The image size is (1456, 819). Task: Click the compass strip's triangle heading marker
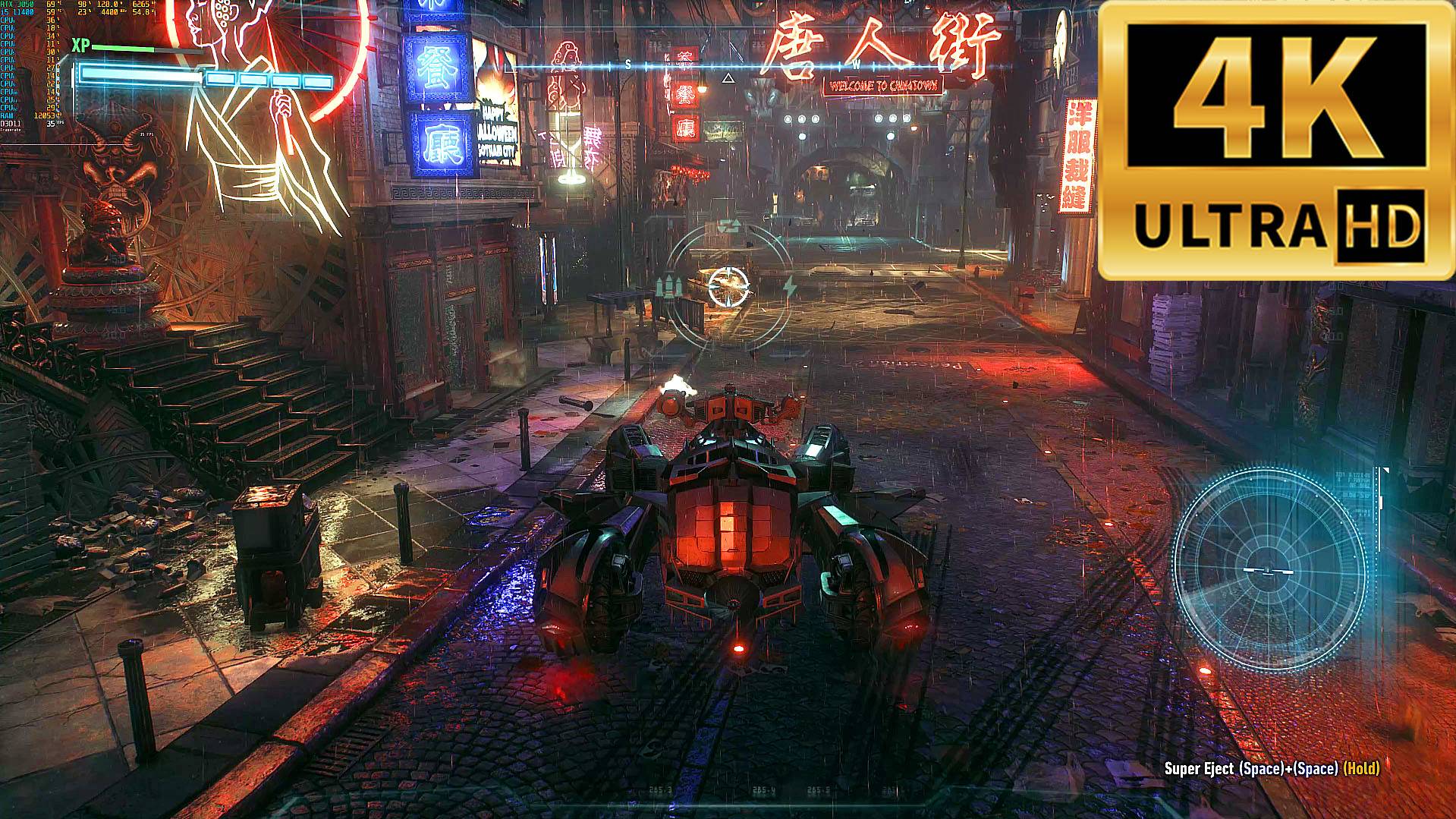coord(728,77)
